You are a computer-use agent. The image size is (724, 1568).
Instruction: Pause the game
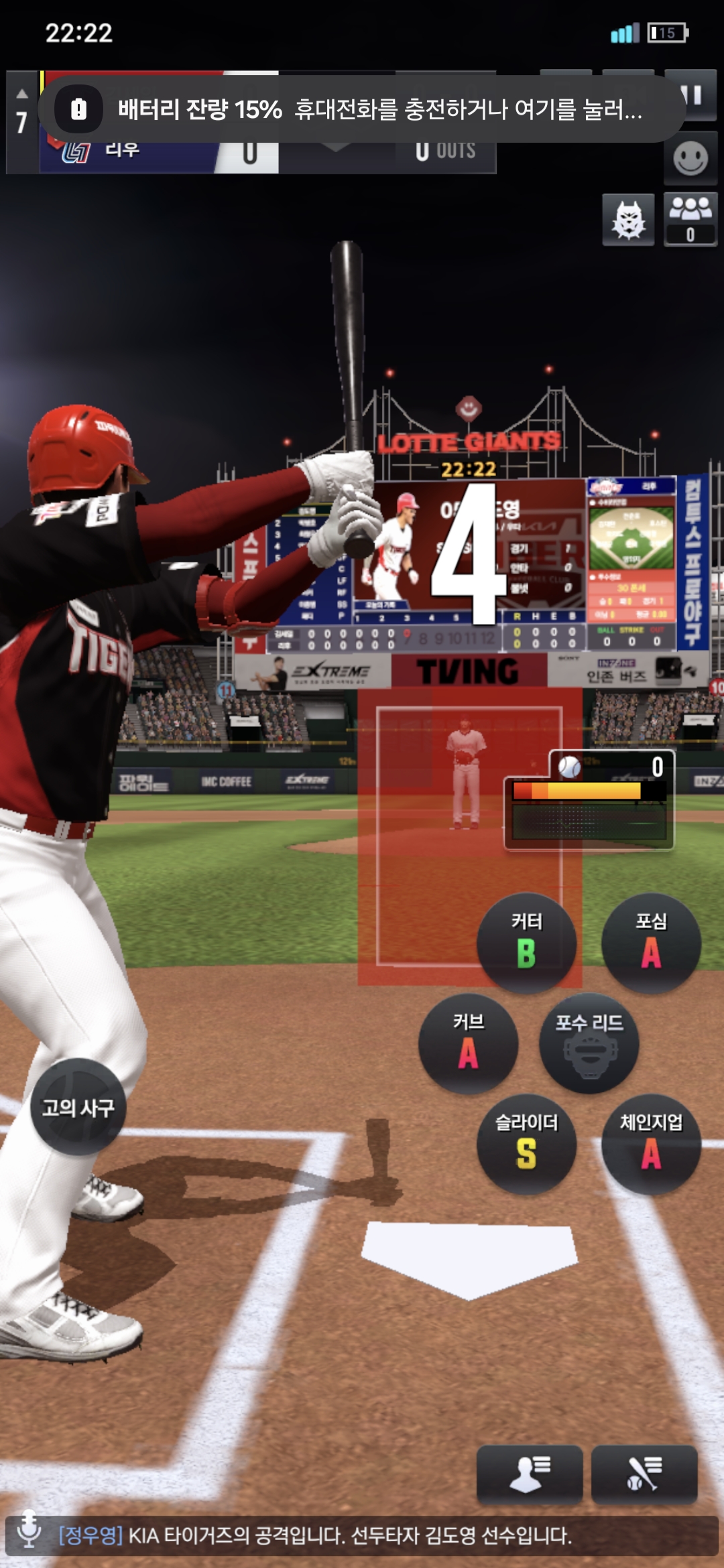click(691, 95)
